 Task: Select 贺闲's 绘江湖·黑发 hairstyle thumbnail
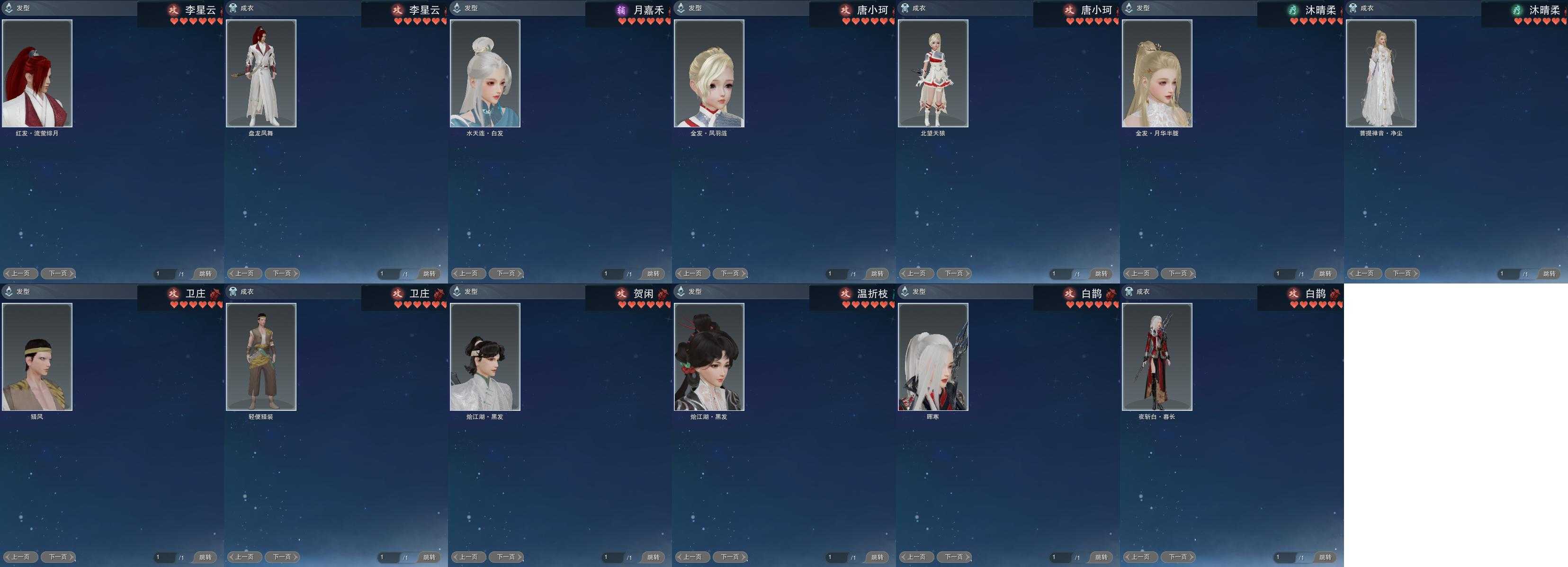coord(485,356)
